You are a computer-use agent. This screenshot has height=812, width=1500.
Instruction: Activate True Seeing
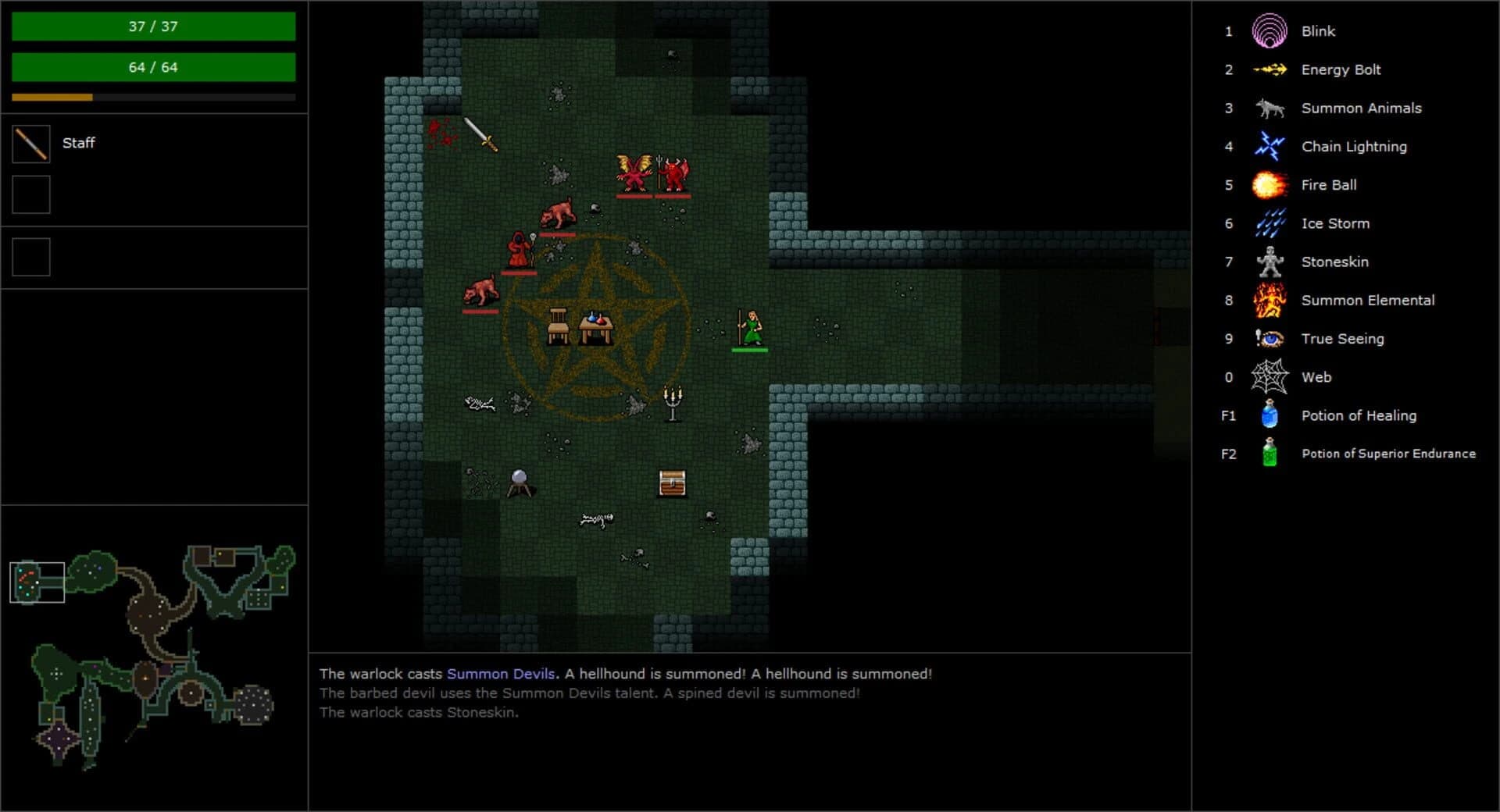pyautogui.click(x=1271, y=338)
